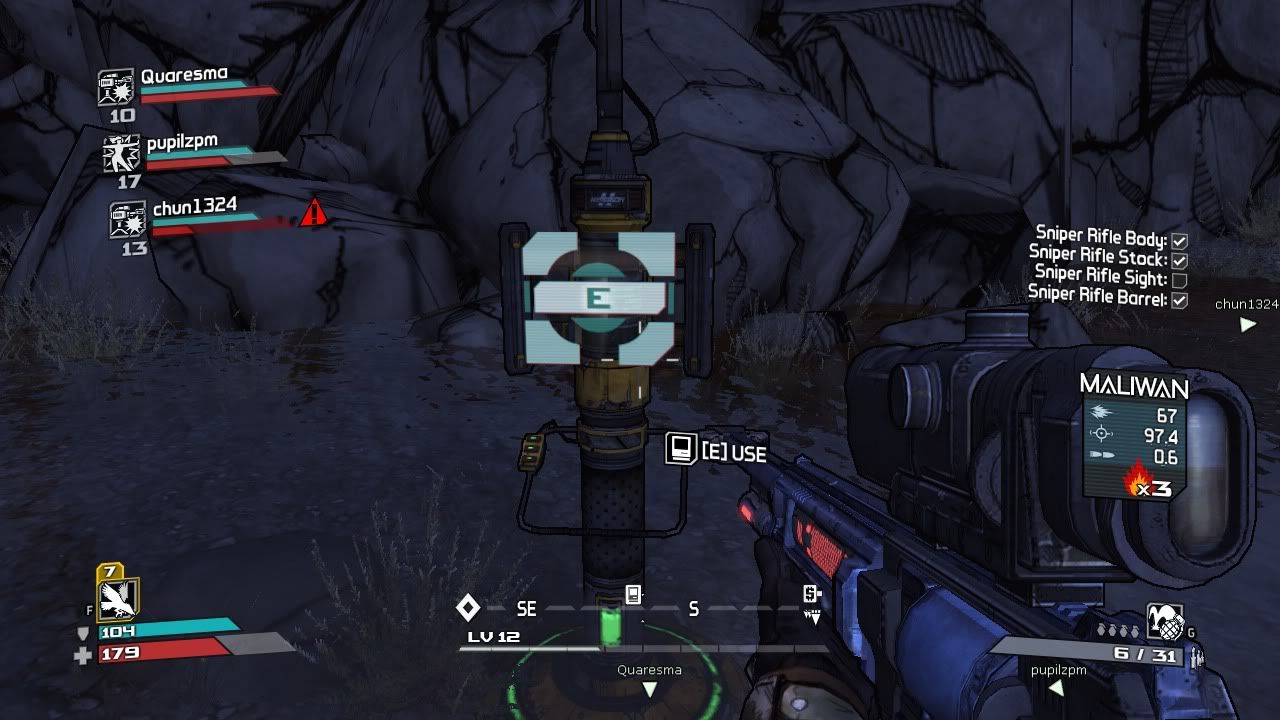Select the grenade icon near ammo counter
The height and width of the screenshot is (720, 1280).
tap(1164, 620)
